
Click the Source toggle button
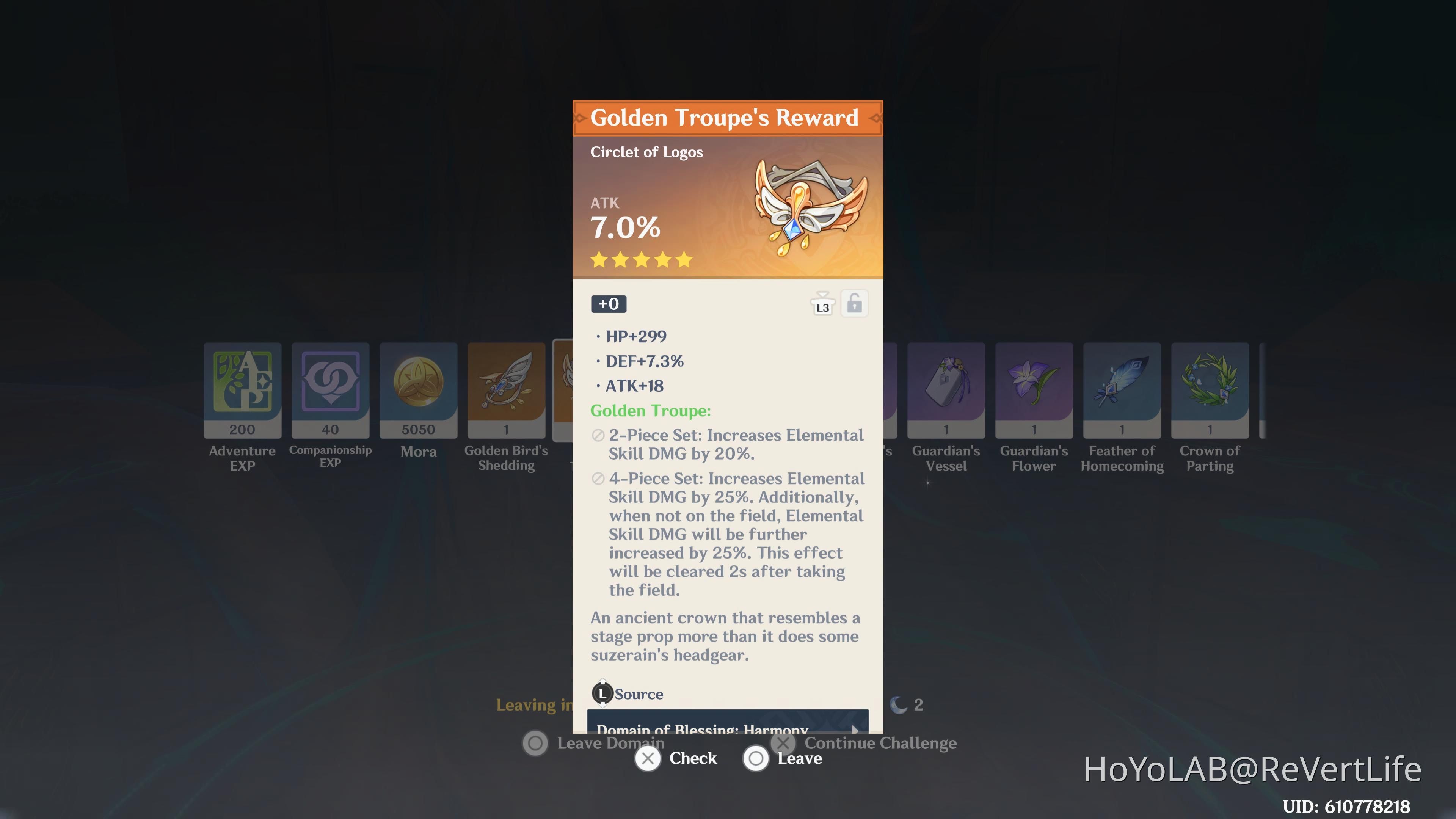pos(602,694)
